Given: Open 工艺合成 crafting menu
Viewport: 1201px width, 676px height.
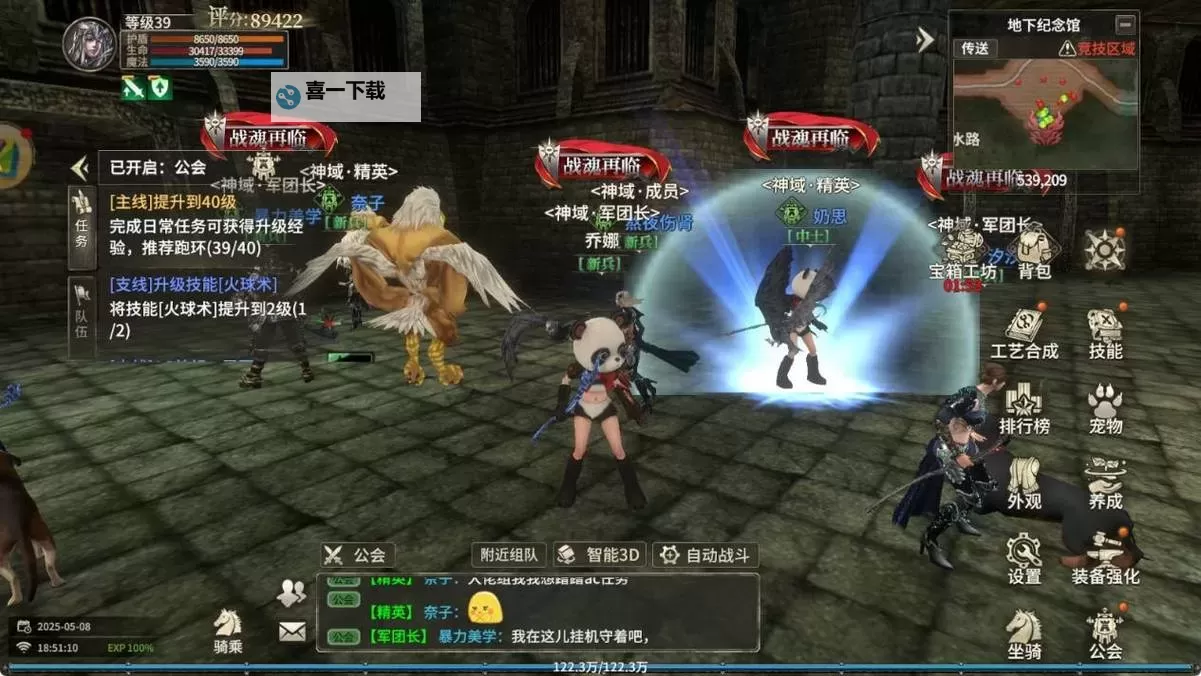Looking at the screenshot, I should coord(1024,333).
